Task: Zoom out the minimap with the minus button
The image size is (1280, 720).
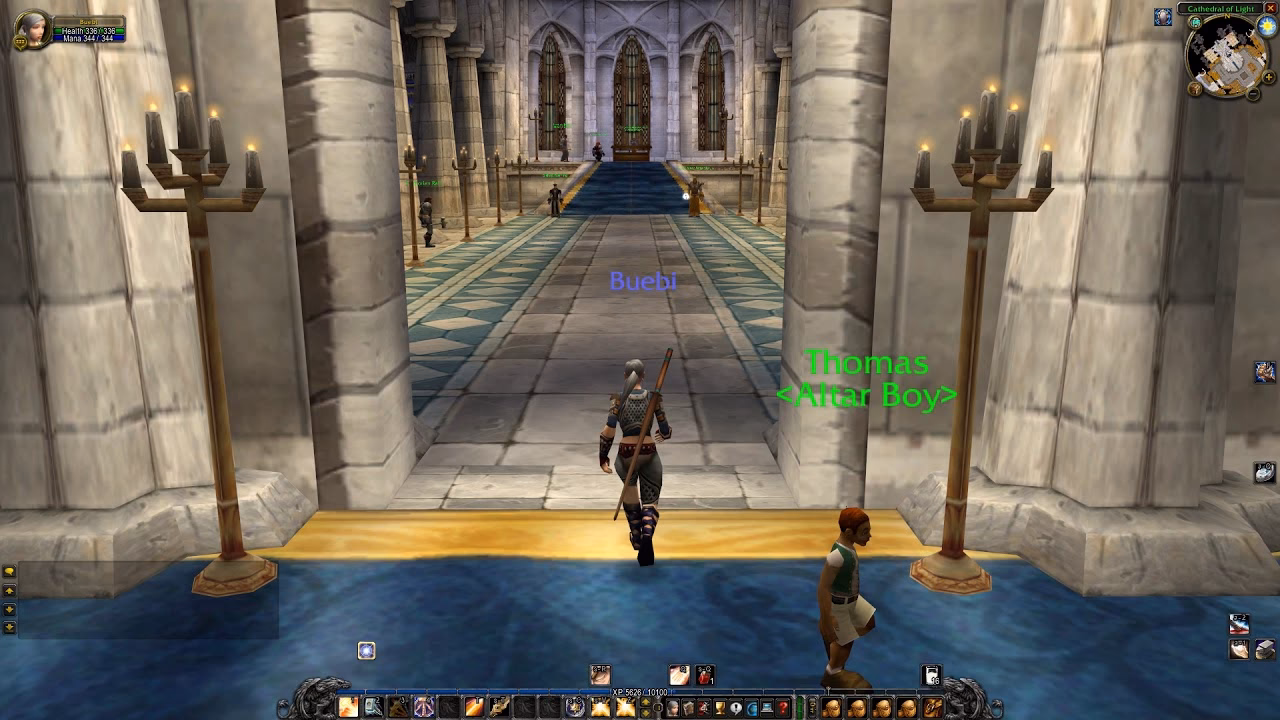Action: (1253, 94)
